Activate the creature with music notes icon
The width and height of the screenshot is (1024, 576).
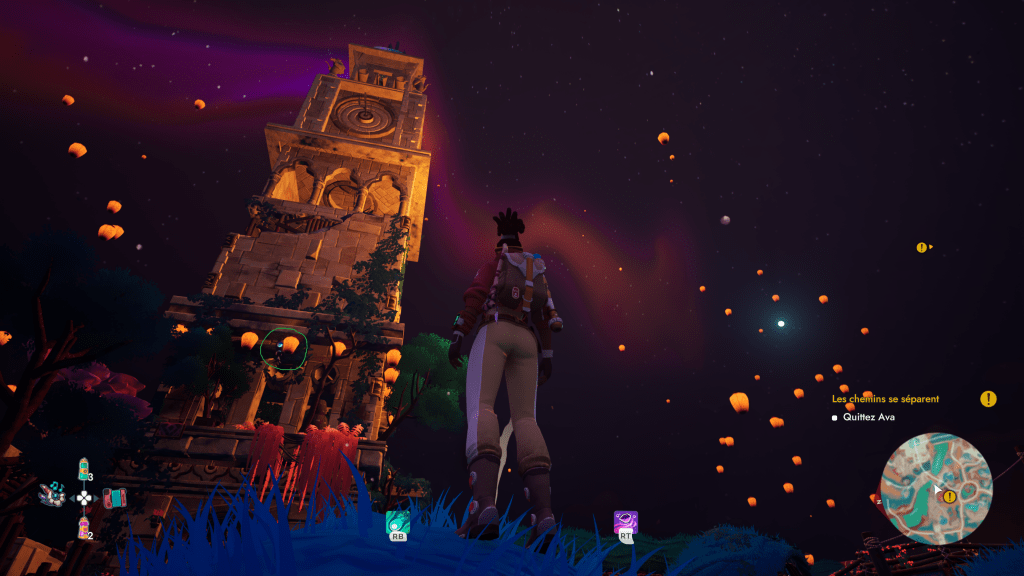click(52, 494)
